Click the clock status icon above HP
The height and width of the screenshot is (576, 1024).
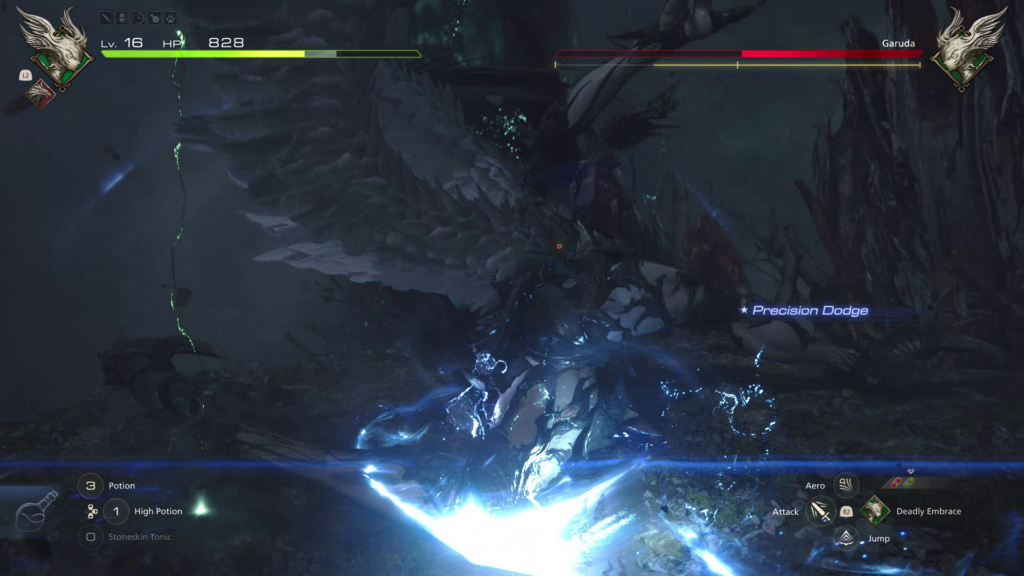point(139,18)
